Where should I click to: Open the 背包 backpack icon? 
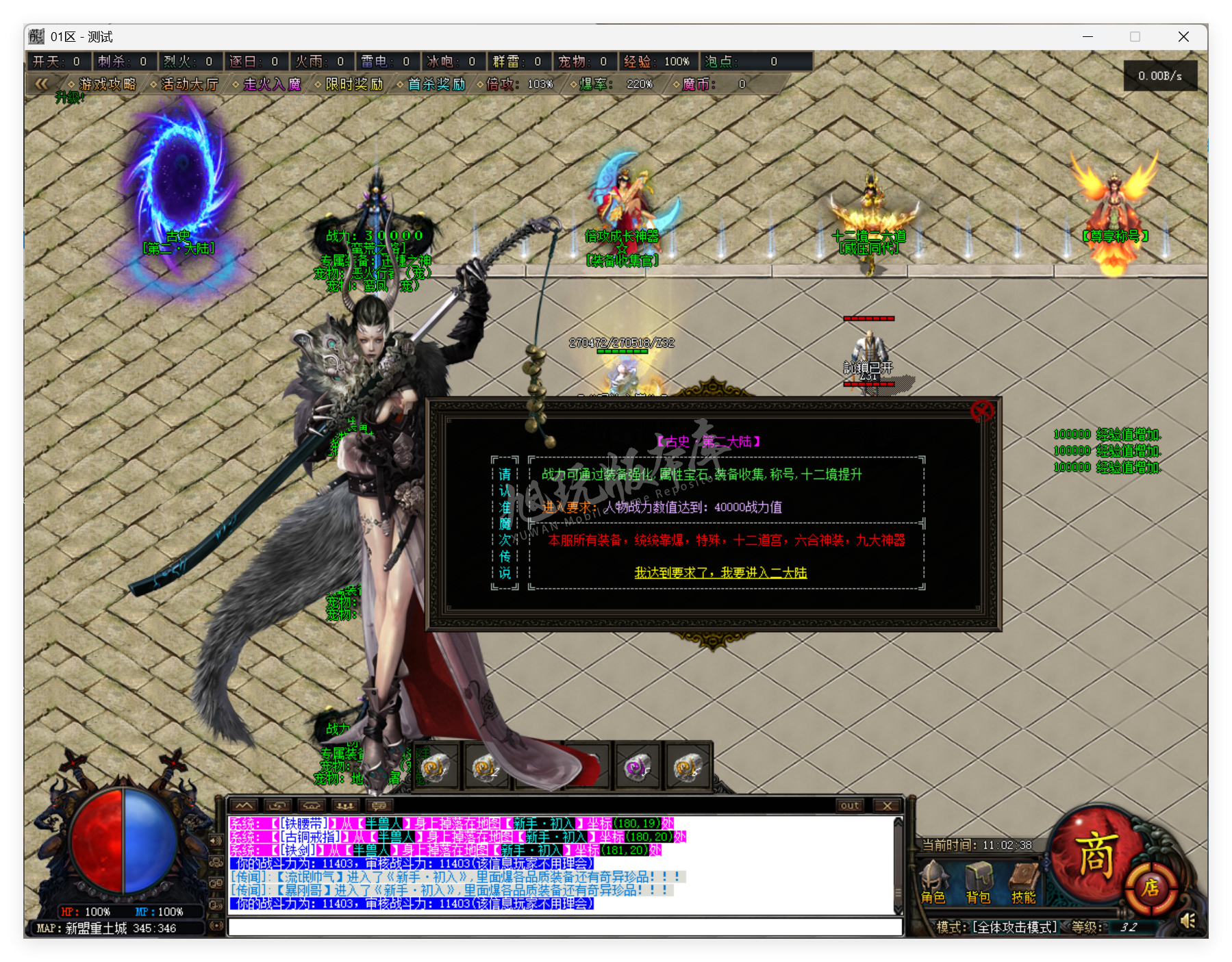(x=981, y=878)
